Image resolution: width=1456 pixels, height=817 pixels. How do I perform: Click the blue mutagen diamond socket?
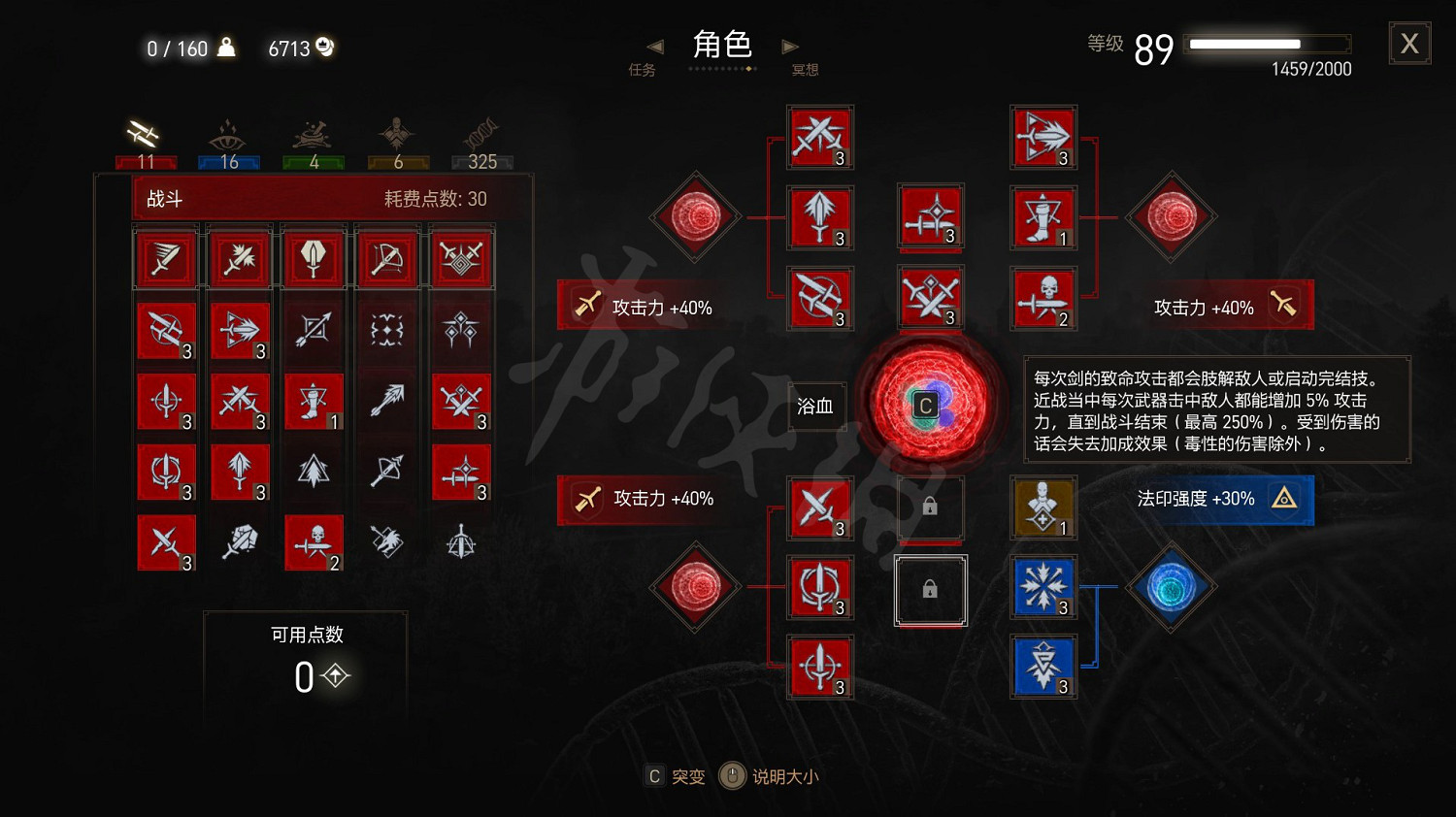coord(1172,587)
